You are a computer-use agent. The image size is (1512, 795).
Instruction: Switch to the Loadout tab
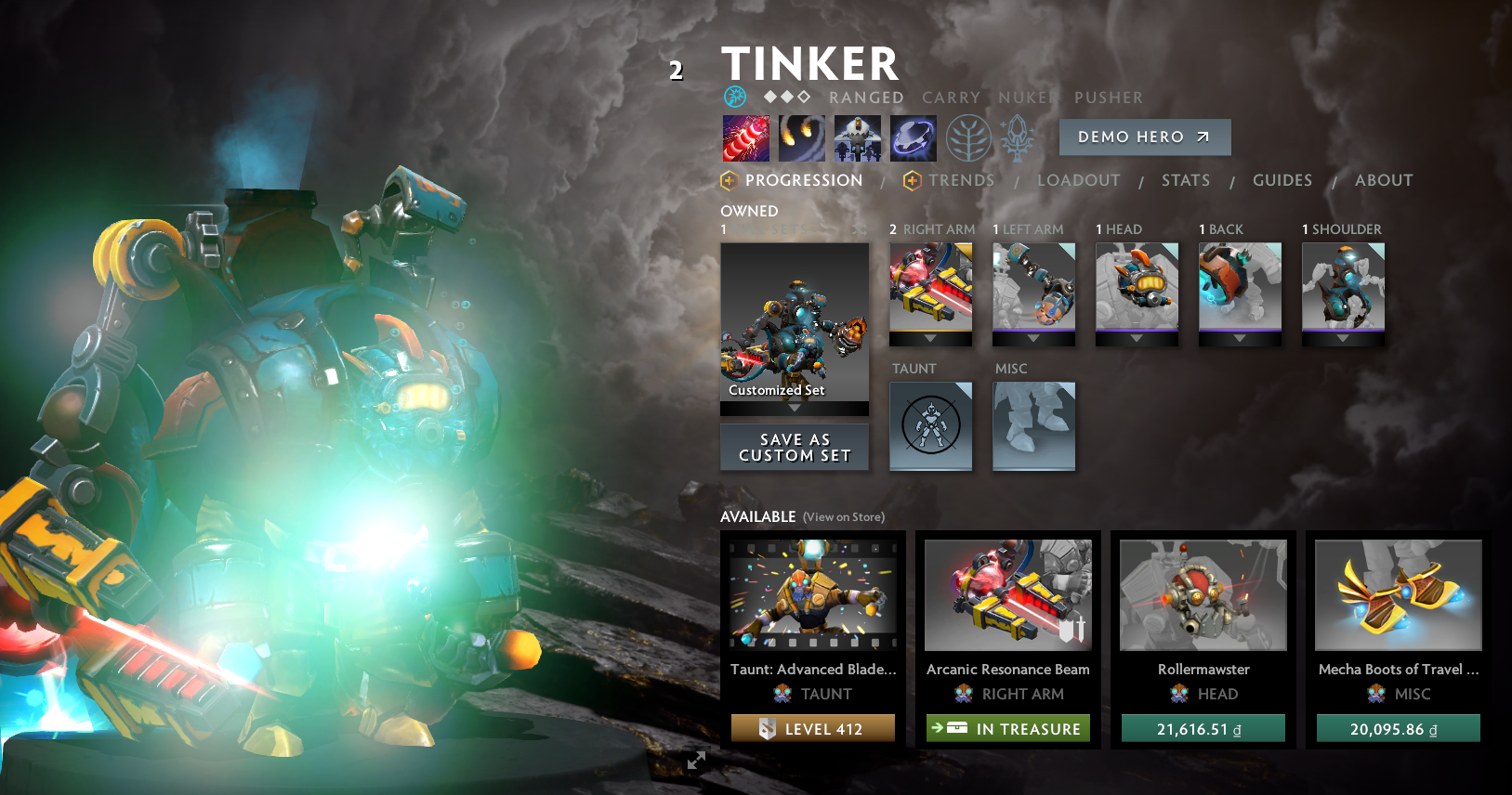[x=1078, y=180]
